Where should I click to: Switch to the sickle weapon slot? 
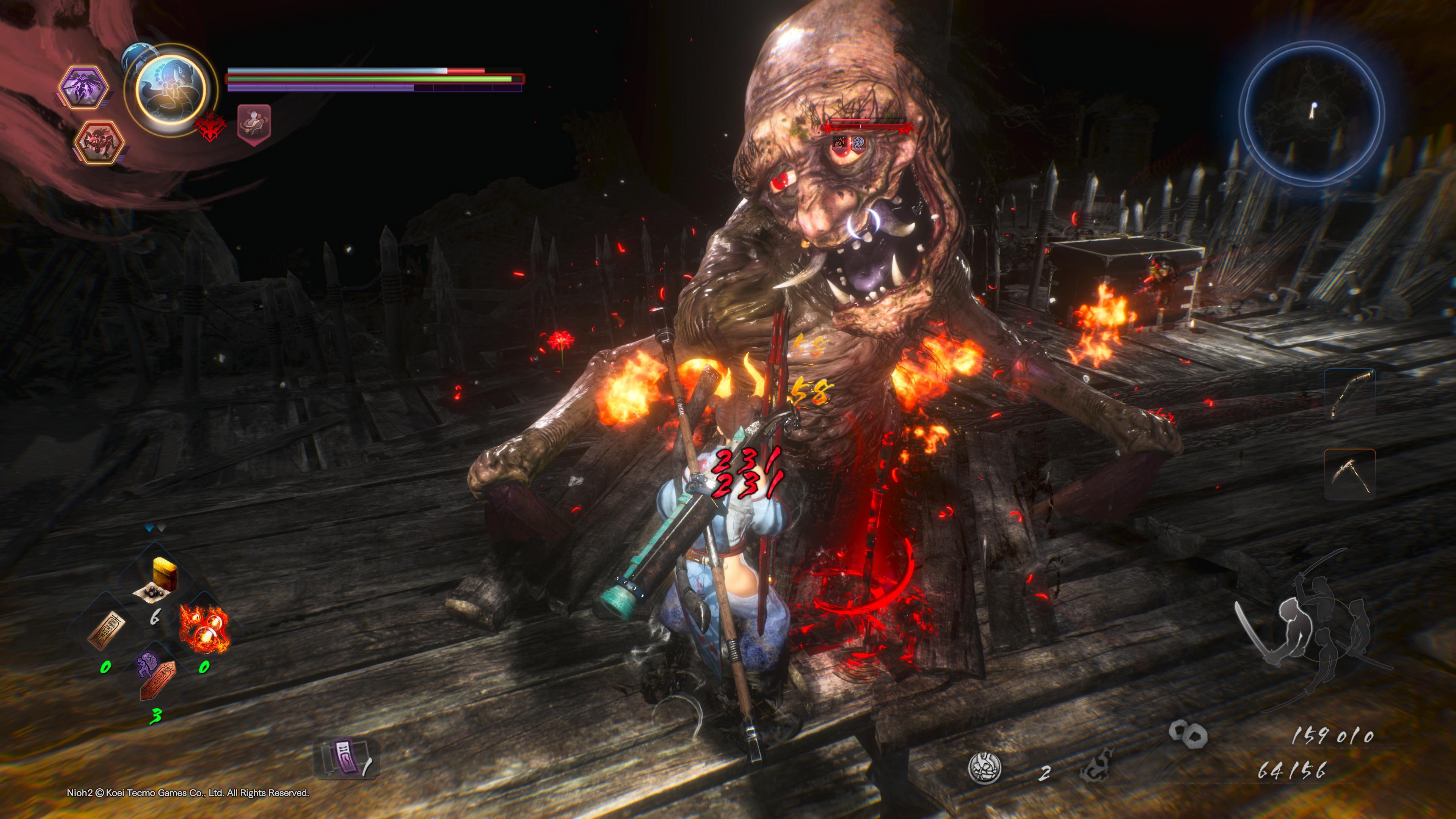click(1350, 474)
